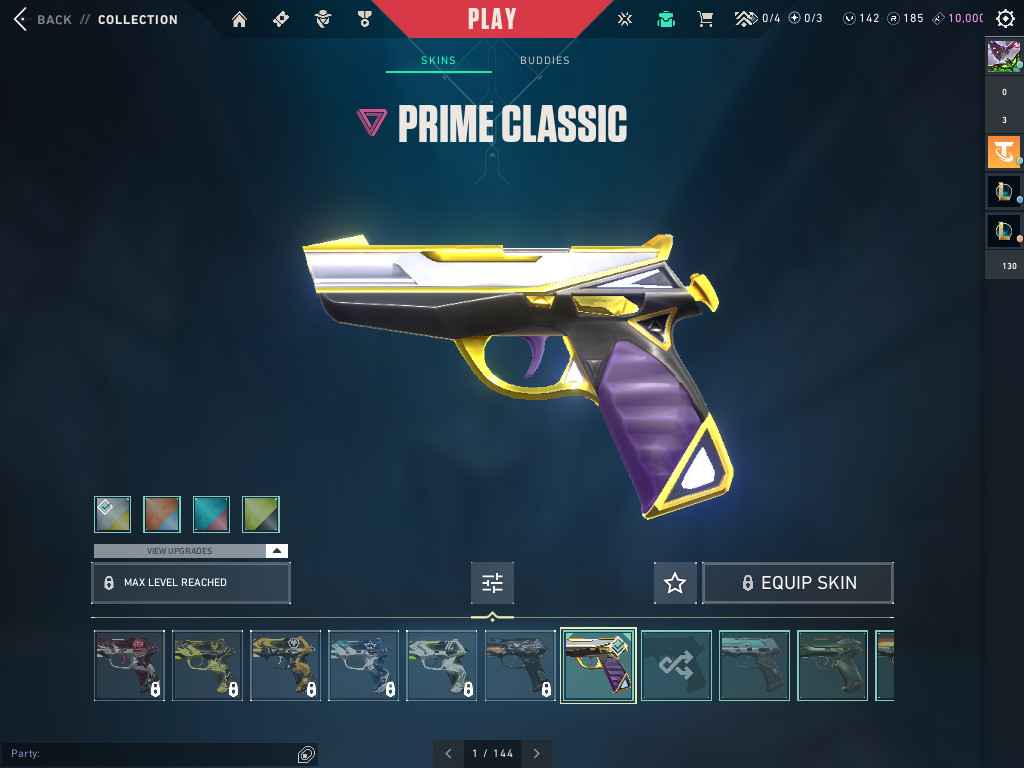Click the Equip Skin button

798,583
